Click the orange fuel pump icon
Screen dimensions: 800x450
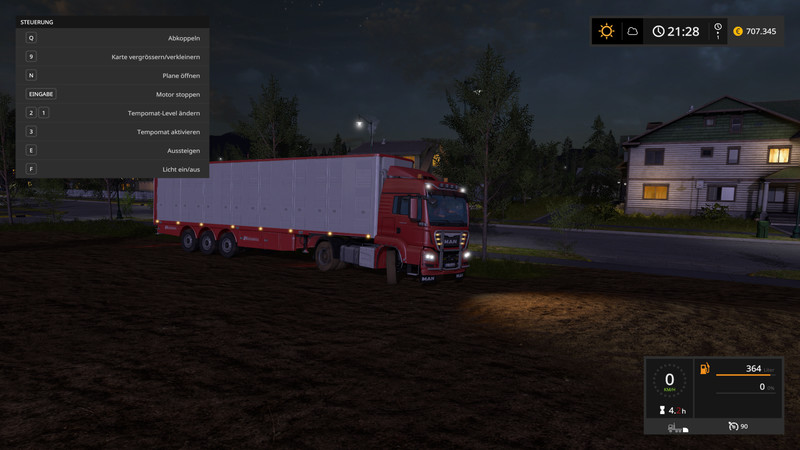704,369
